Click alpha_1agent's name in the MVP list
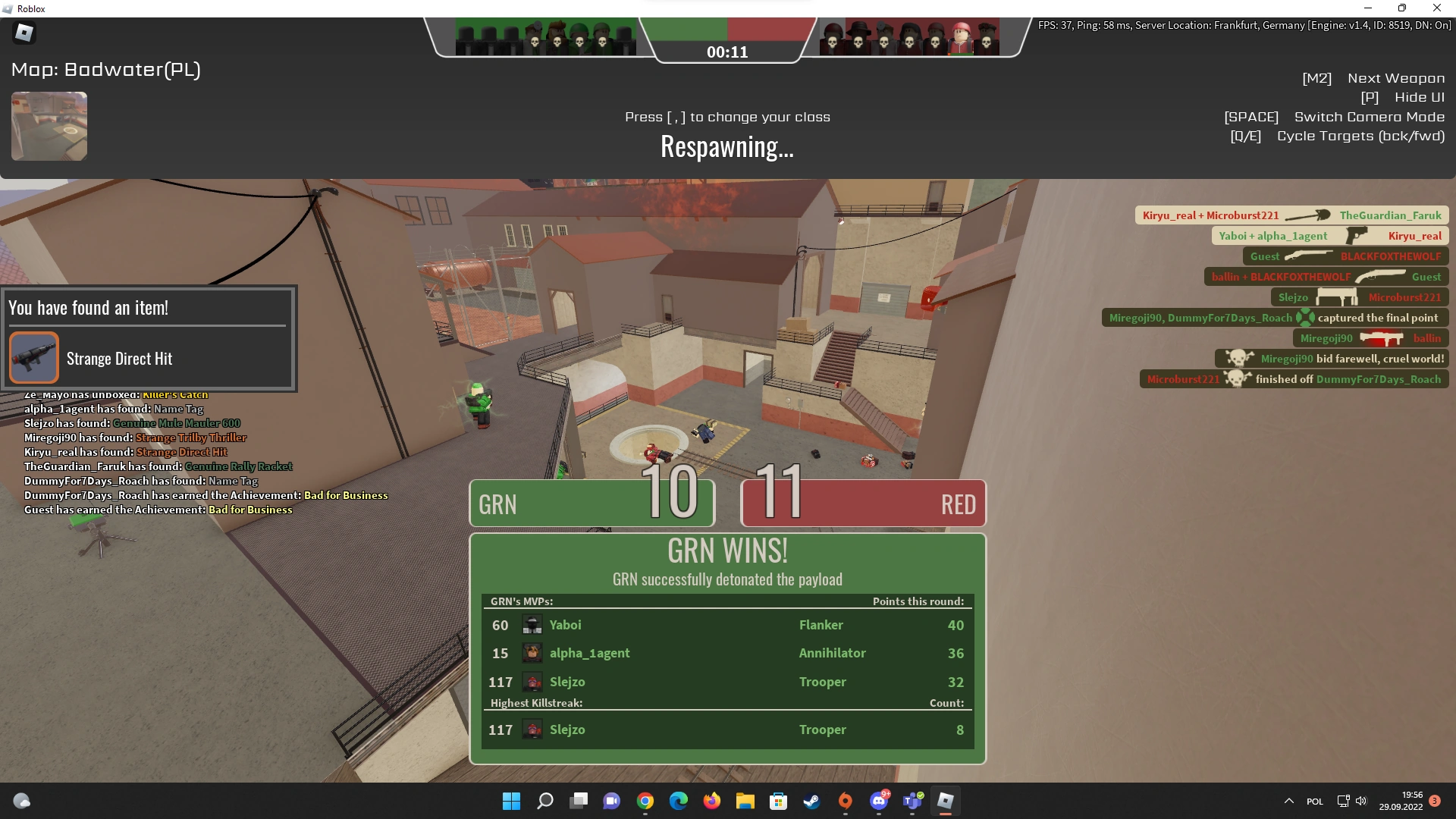This screenshot has width=1456, height=819. pos(590,653)
